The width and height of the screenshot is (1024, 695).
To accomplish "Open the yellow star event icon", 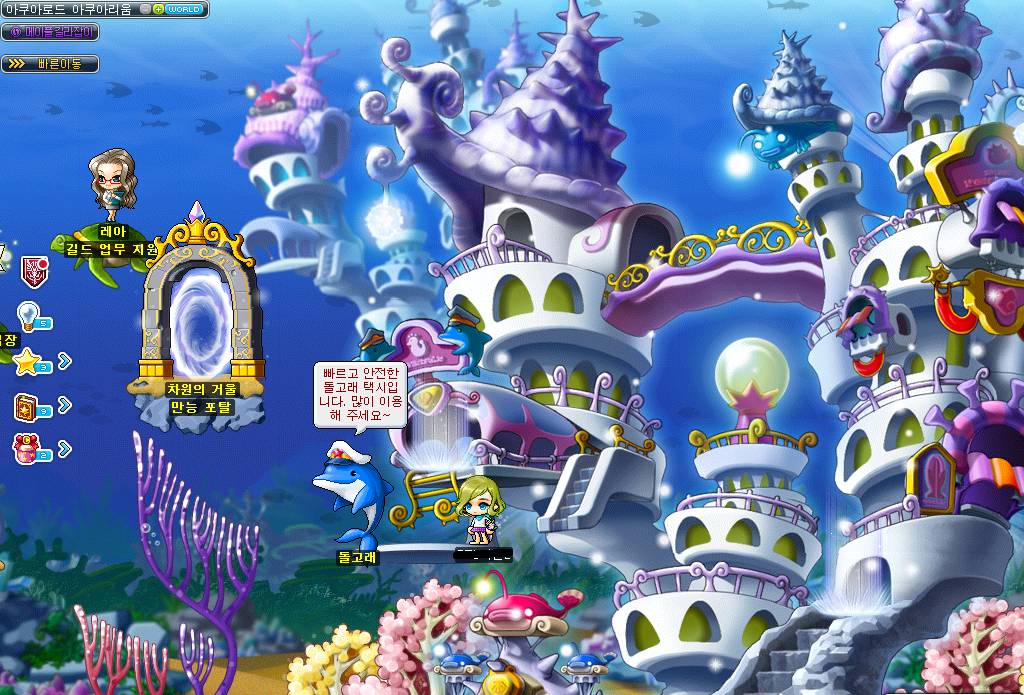I will [27, 360].
